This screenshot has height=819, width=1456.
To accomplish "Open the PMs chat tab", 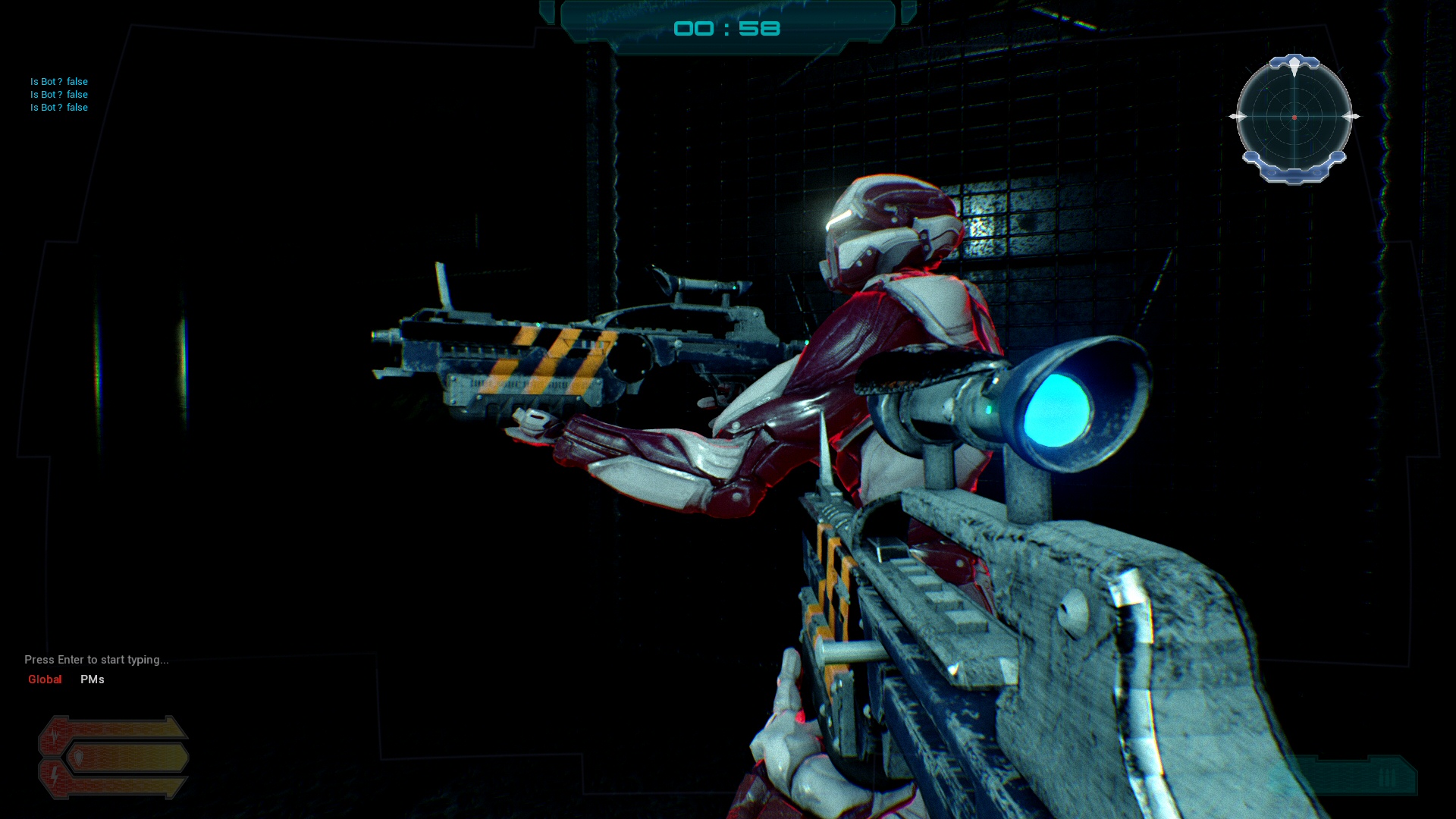I will (93, 679).
